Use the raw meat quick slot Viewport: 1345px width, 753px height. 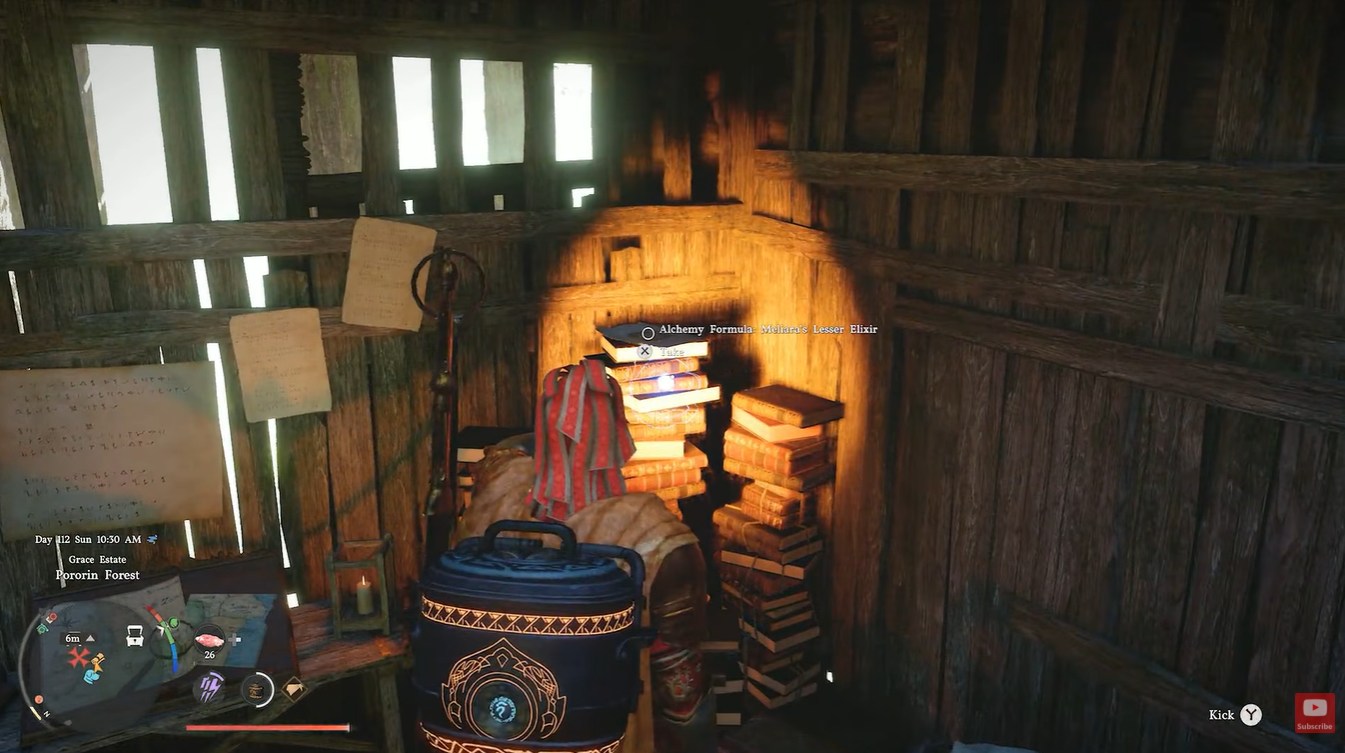point(210,638)
